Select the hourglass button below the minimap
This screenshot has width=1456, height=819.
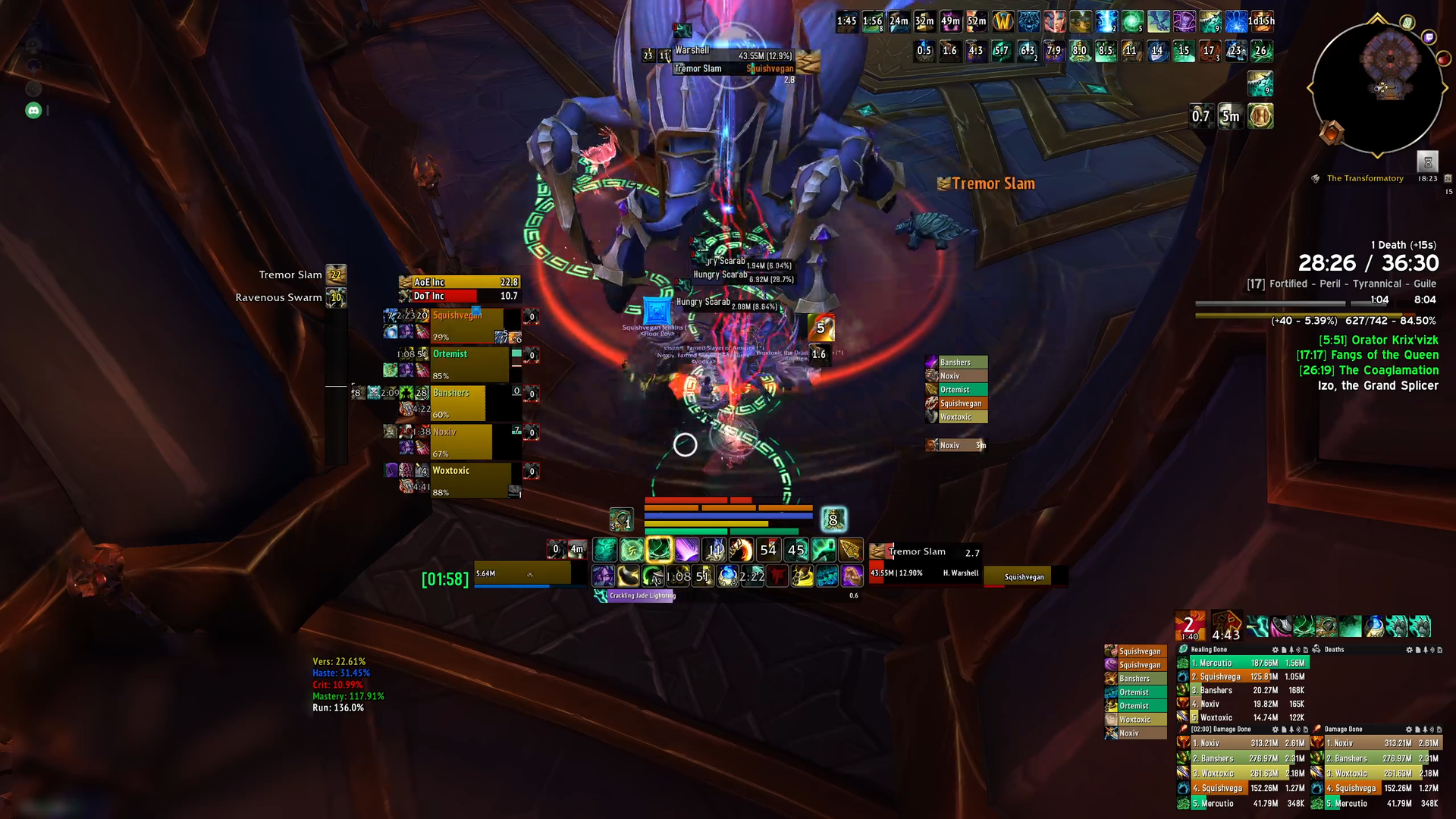coord(1427,162)
